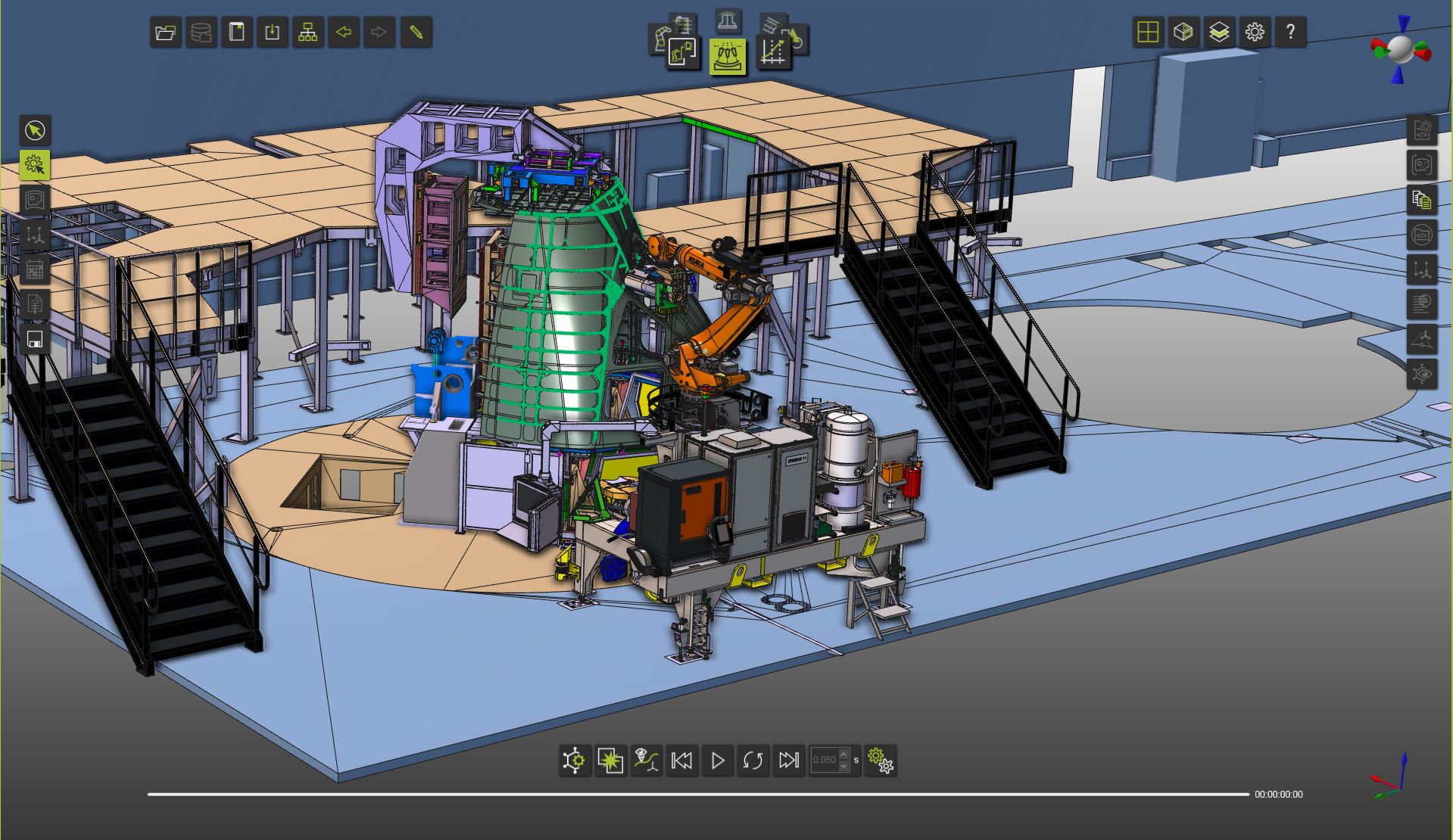Open the gear settings in the top bar

[x=1255, y=33]
